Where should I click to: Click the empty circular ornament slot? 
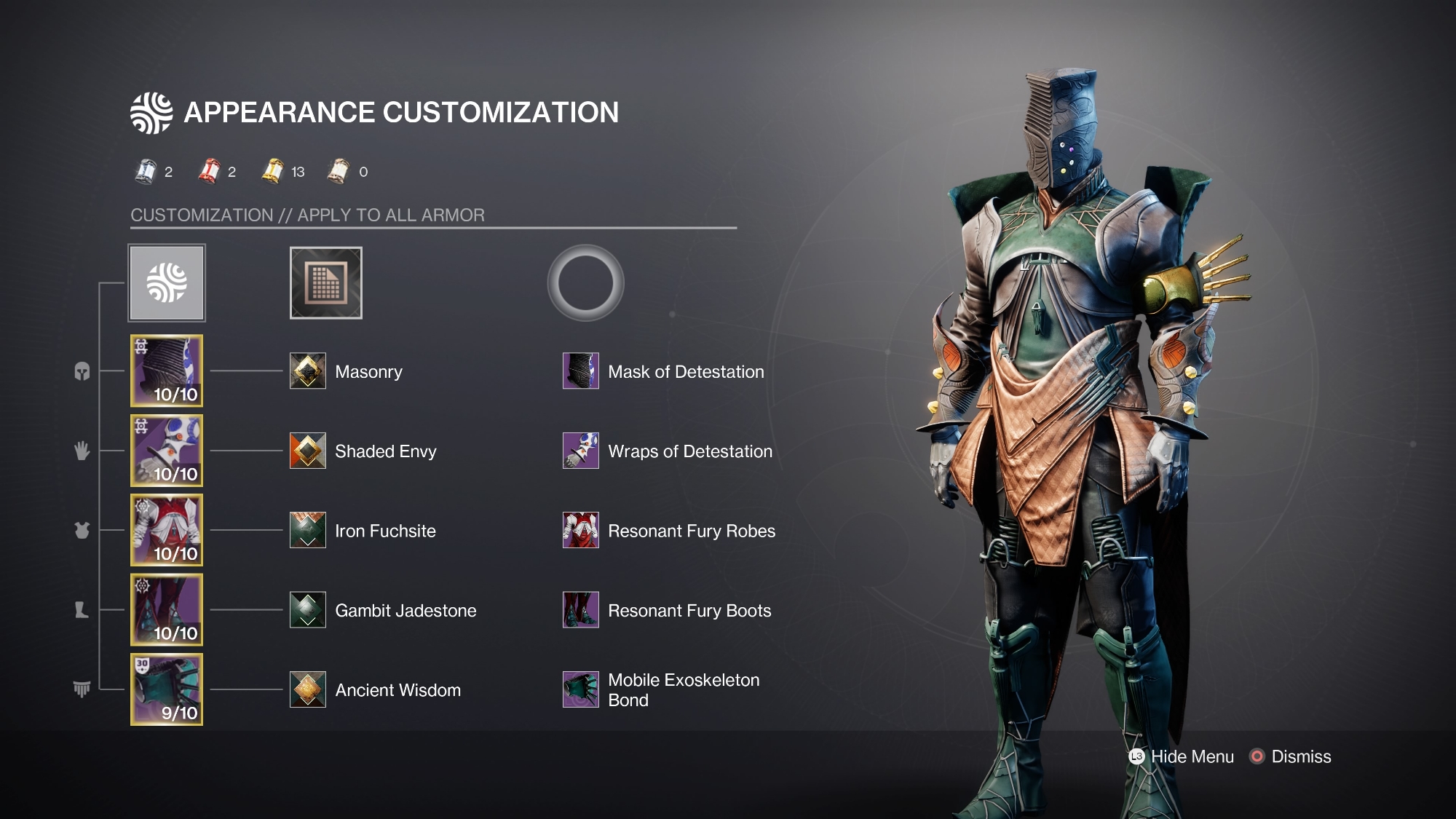[x=585, y=282]
